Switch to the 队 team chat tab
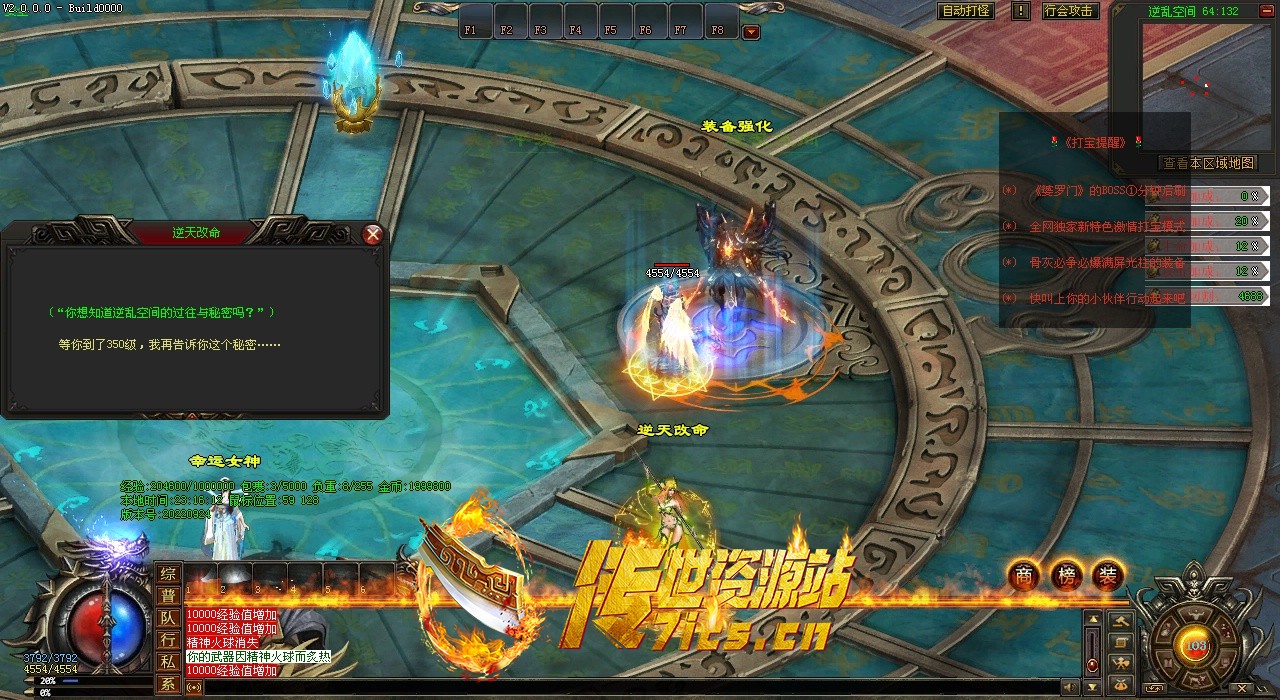The height and width of the screenshot is (700, 1280). (x=168, y=618)
